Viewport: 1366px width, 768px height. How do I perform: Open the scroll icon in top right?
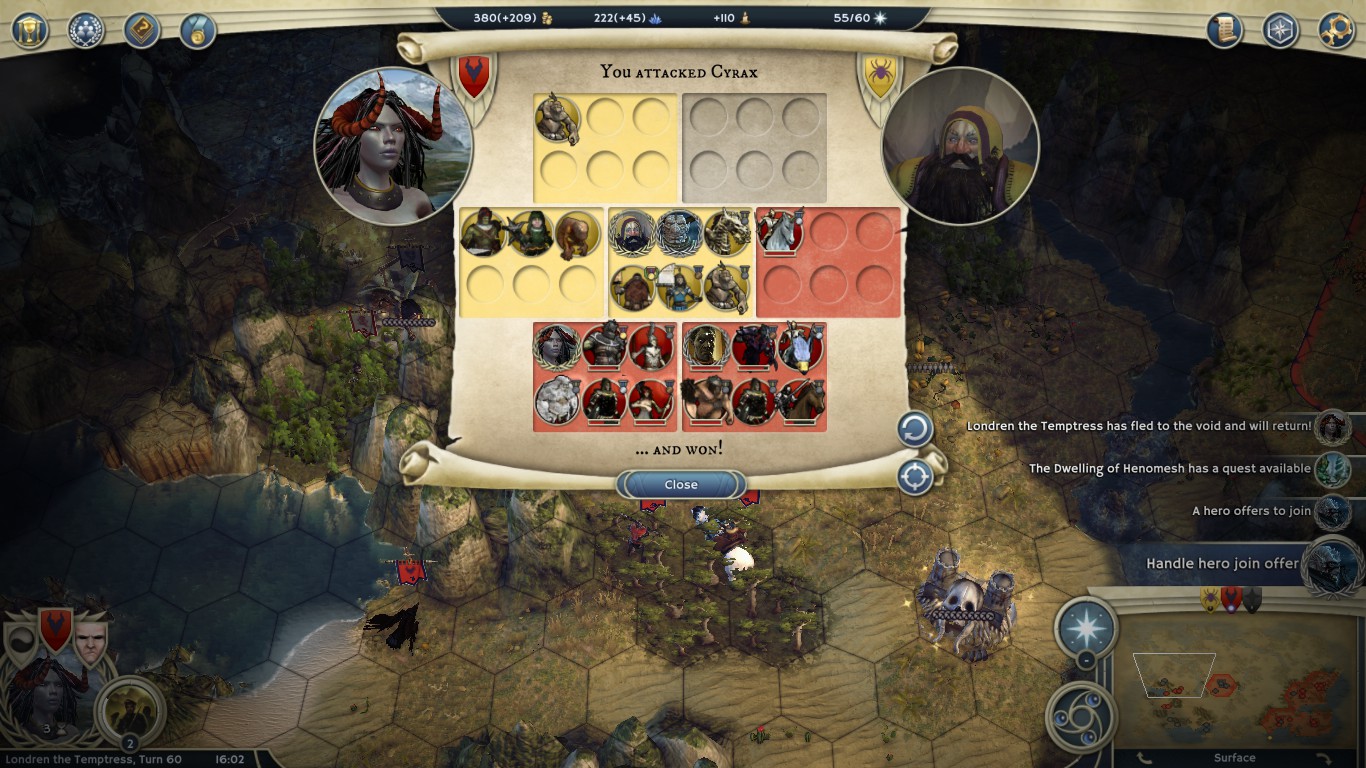coord(1224,30)
